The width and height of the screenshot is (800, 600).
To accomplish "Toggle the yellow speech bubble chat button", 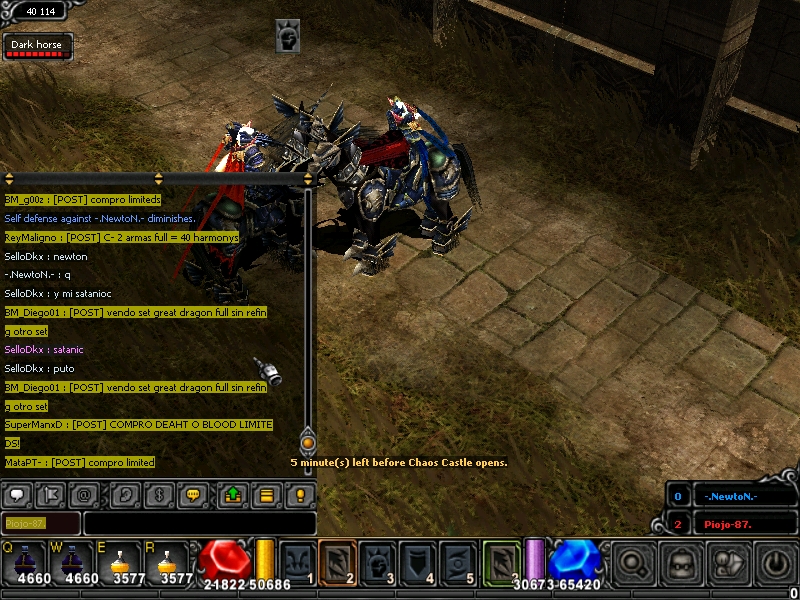I will tap(194, 494).
